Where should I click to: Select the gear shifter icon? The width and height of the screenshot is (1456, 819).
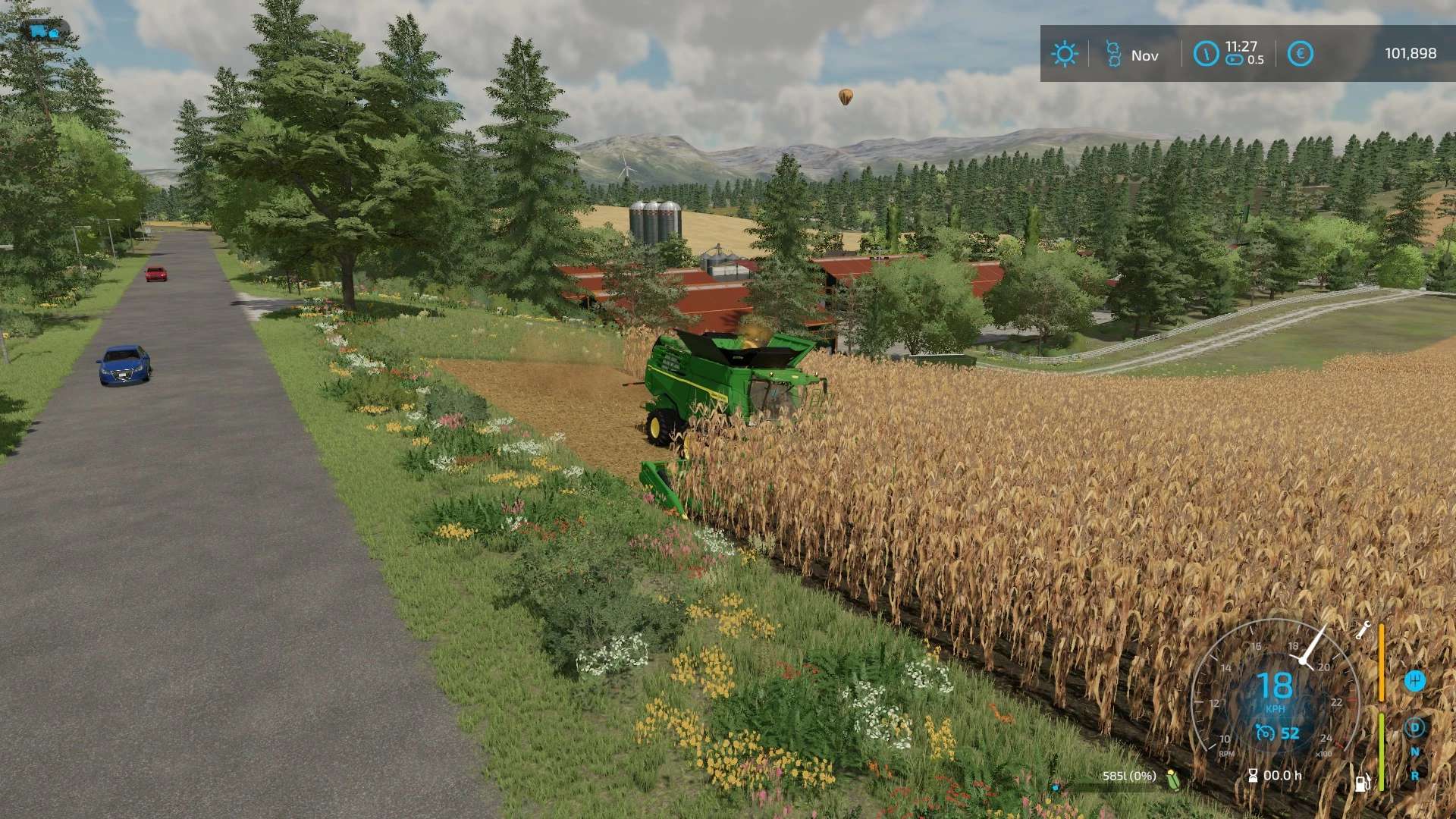[x=1414, y=680]
